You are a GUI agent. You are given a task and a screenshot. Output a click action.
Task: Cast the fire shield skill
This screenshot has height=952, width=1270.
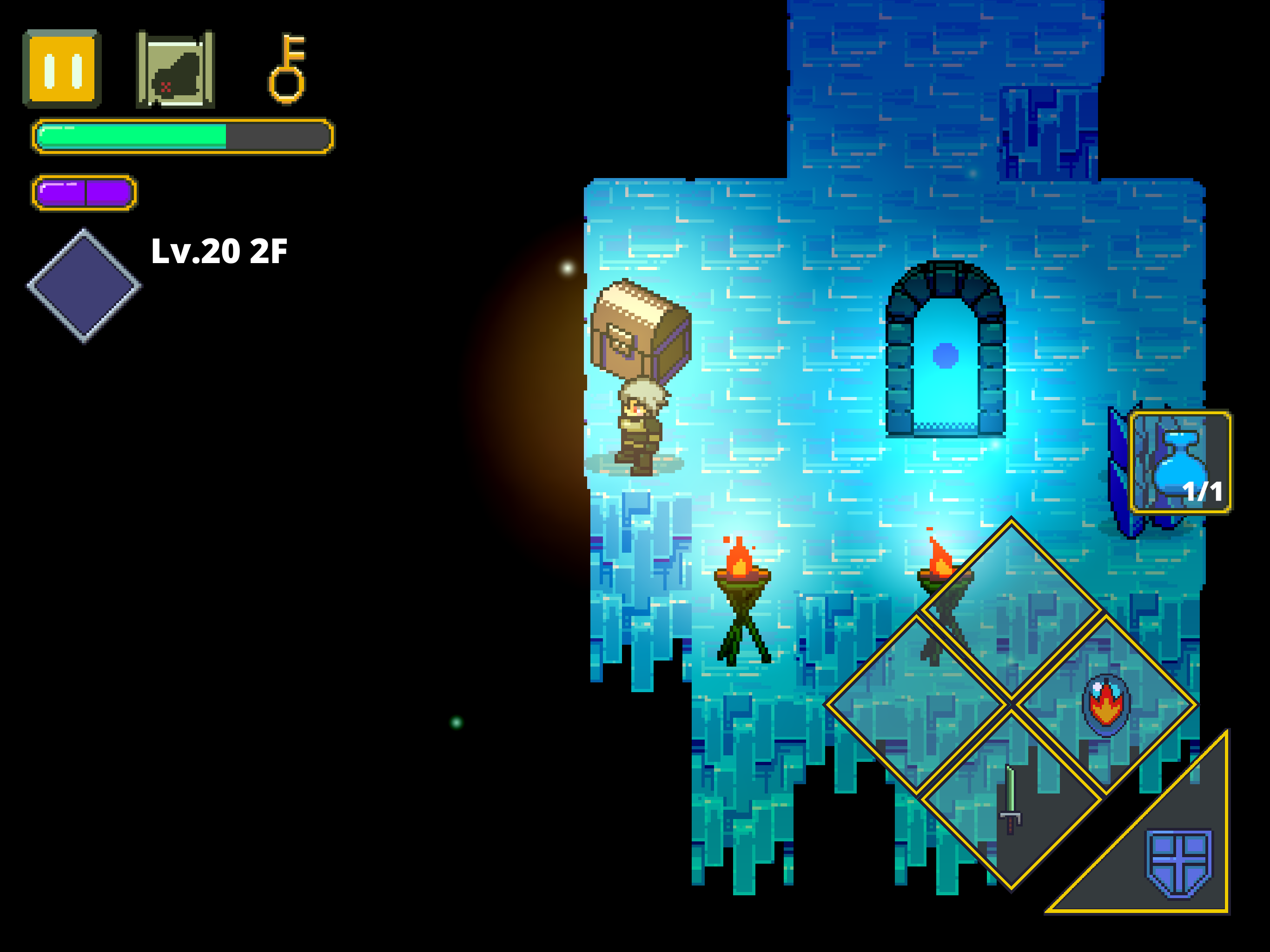[x=1106, y=705]
